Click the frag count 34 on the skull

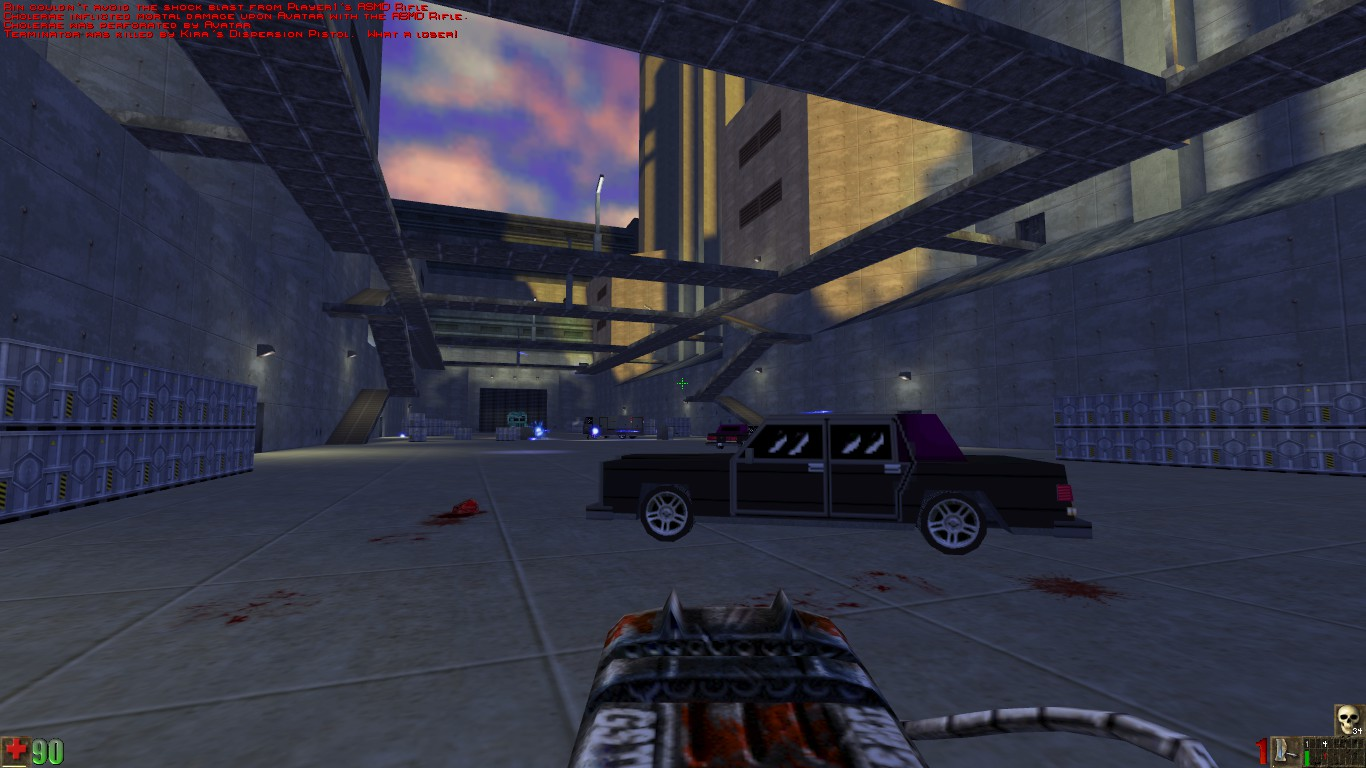click(x=1356, y=731)
